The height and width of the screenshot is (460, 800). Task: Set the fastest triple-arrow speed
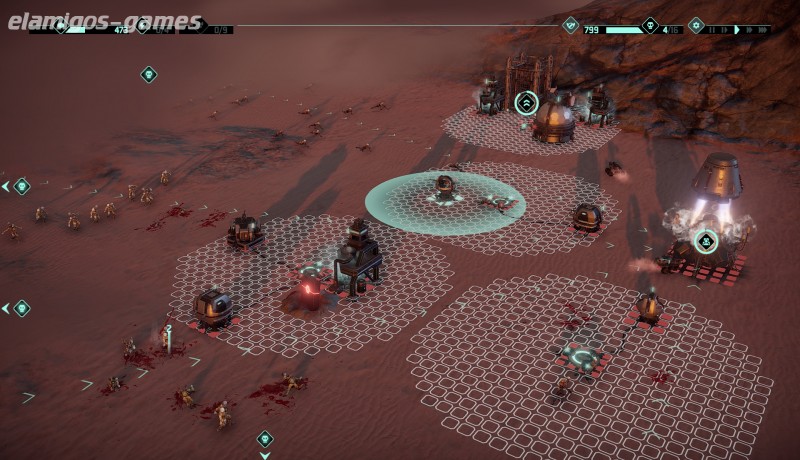pos(763,30)
